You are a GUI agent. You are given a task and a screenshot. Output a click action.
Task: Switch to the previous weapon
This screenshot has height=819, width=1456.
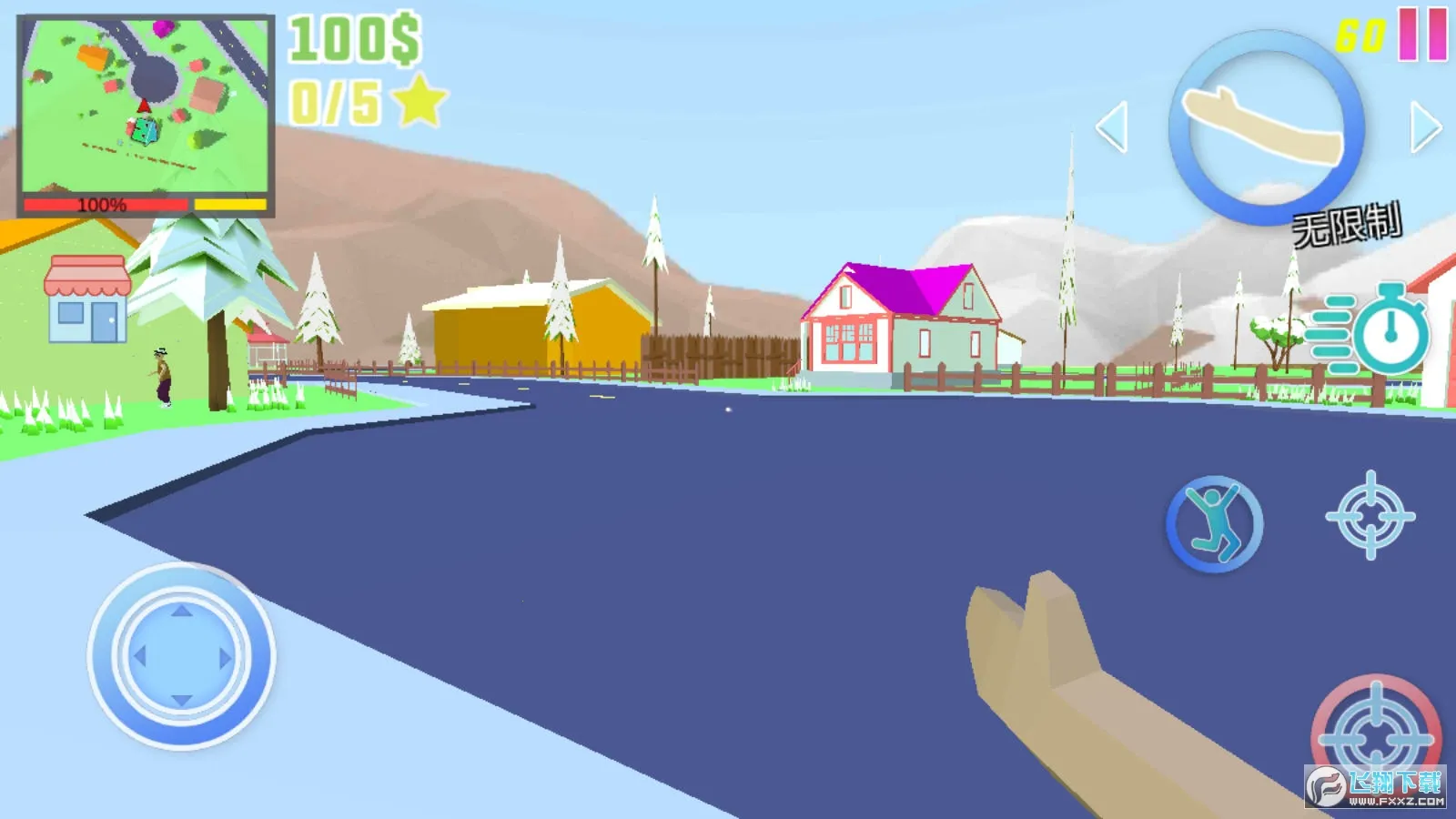(1112, 126)
